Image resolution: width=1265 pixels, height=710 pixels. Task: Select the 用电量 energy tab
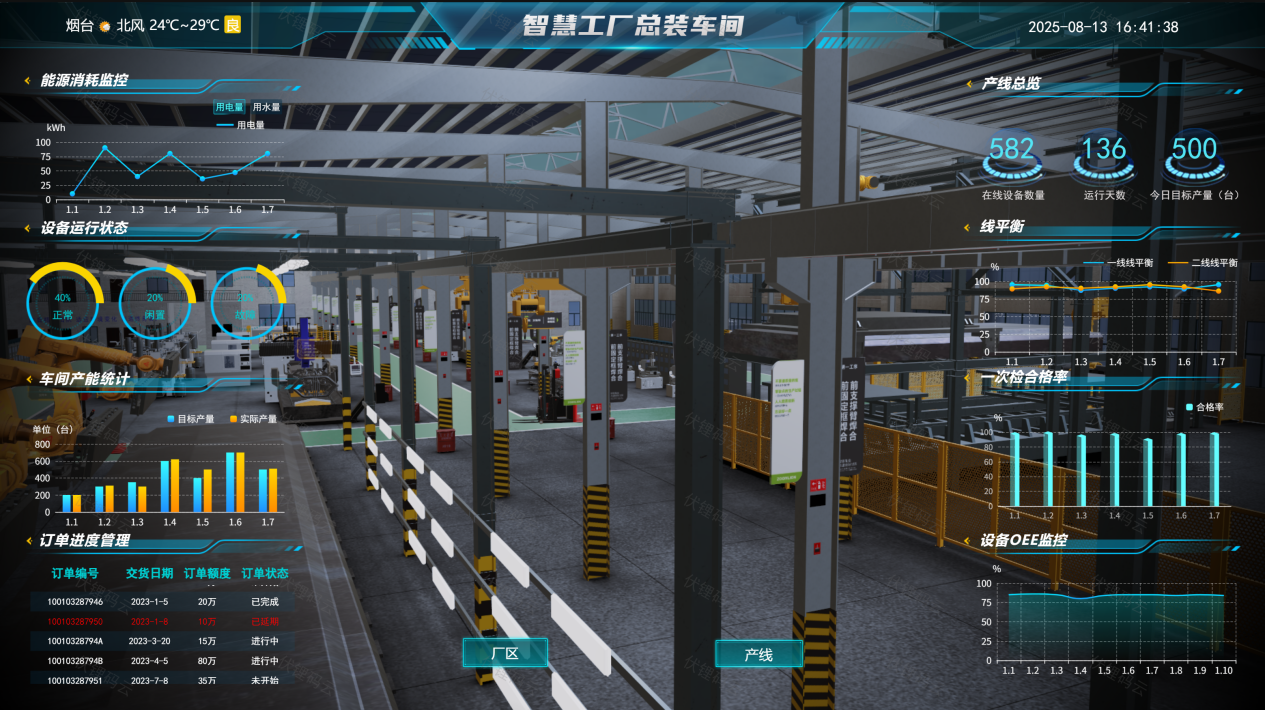229,107
